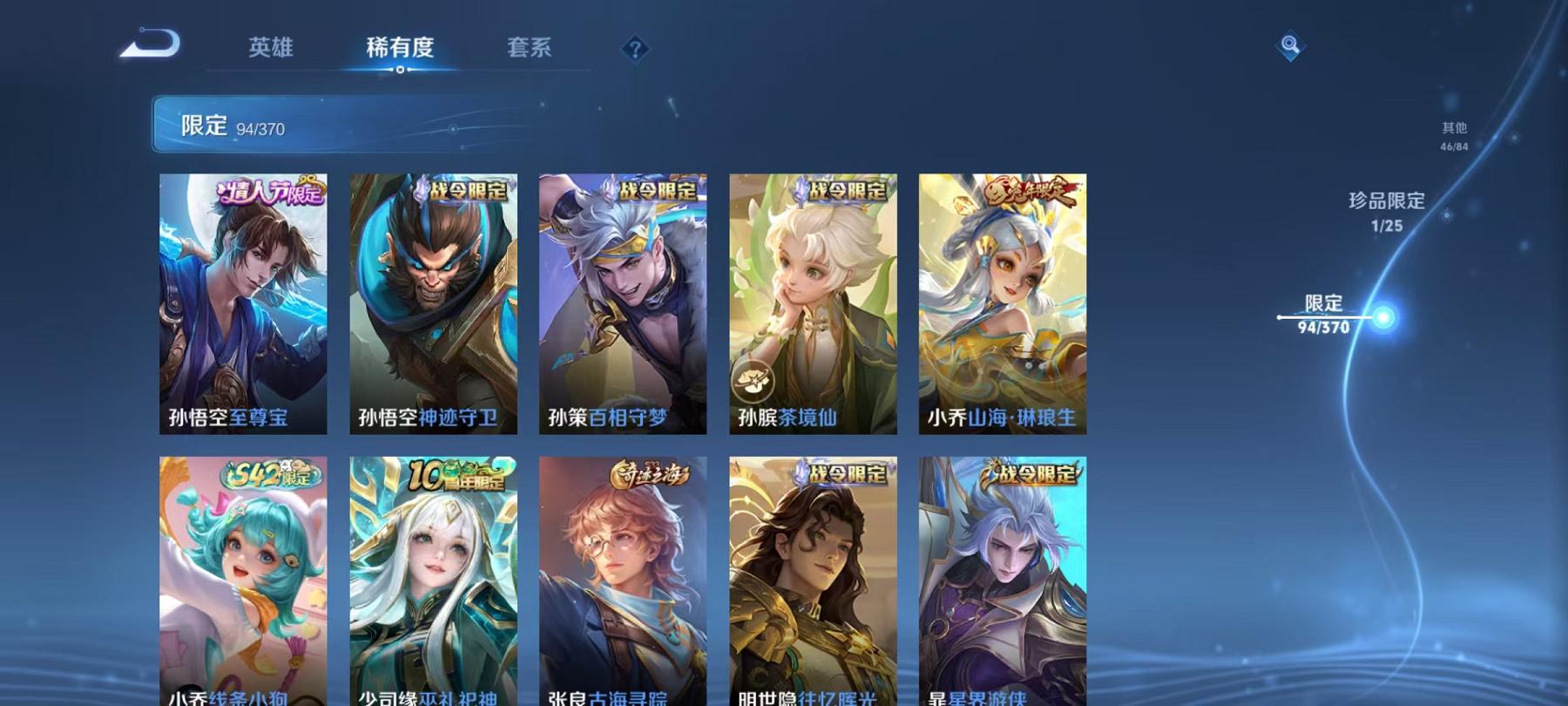Click the lotus badge on 孙膑茶境仙 card
The height and width of the screenshot is (706, 1568).
(x=755, y=379)
